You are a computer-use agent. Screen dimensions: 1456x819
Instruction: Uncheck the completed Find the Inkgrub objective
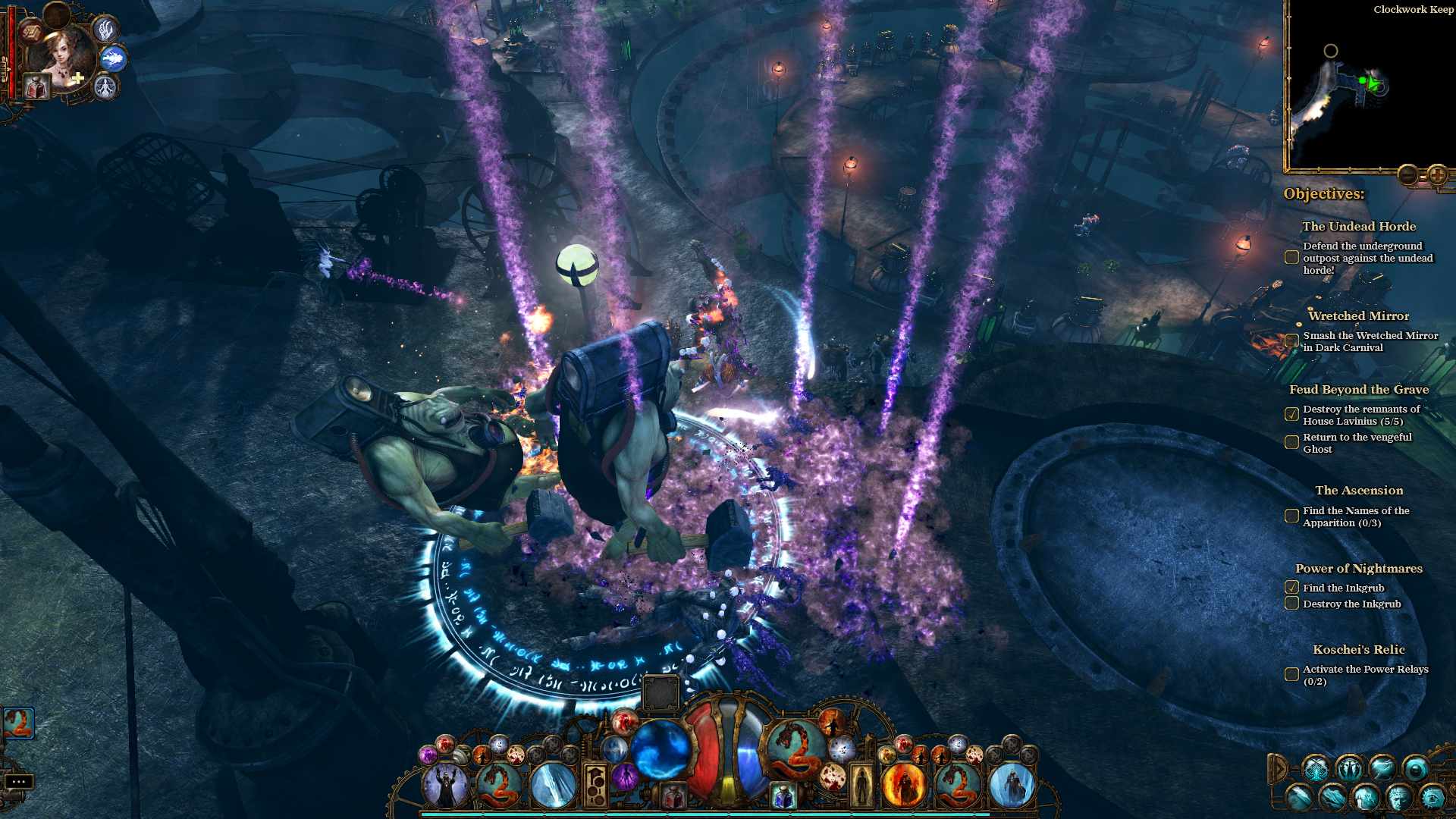tap(1291, 588)
